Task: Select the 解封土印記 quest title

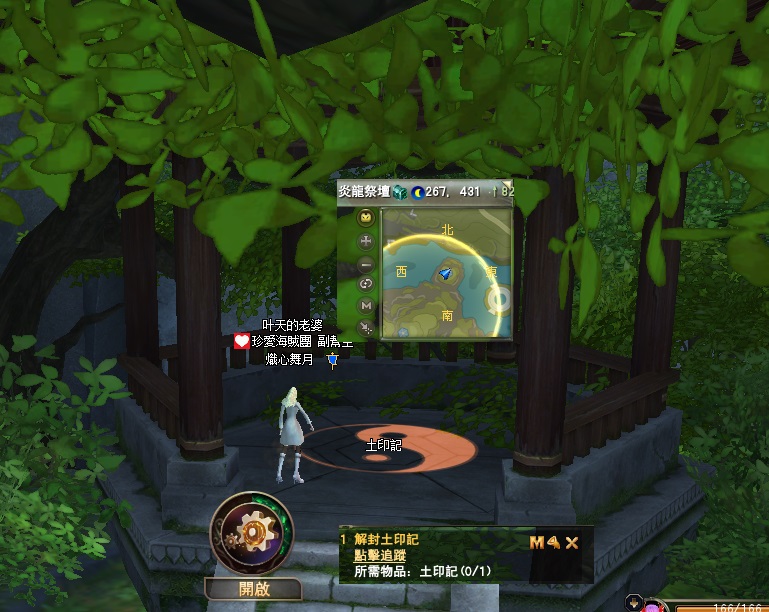Action: tap(385, 540)
